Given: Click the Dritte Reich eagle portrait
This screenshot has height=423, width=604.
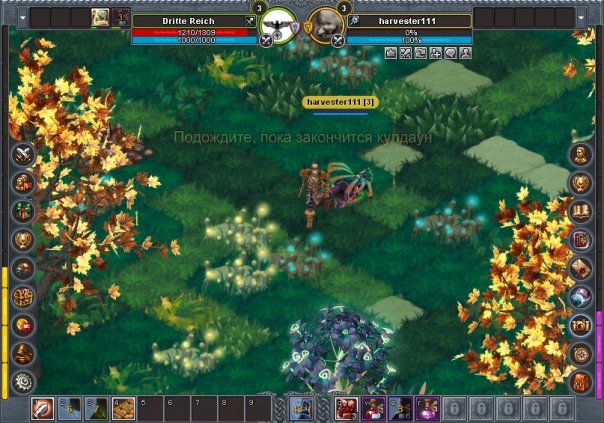Looking at the screenshot, I should (x=280, y=27).
